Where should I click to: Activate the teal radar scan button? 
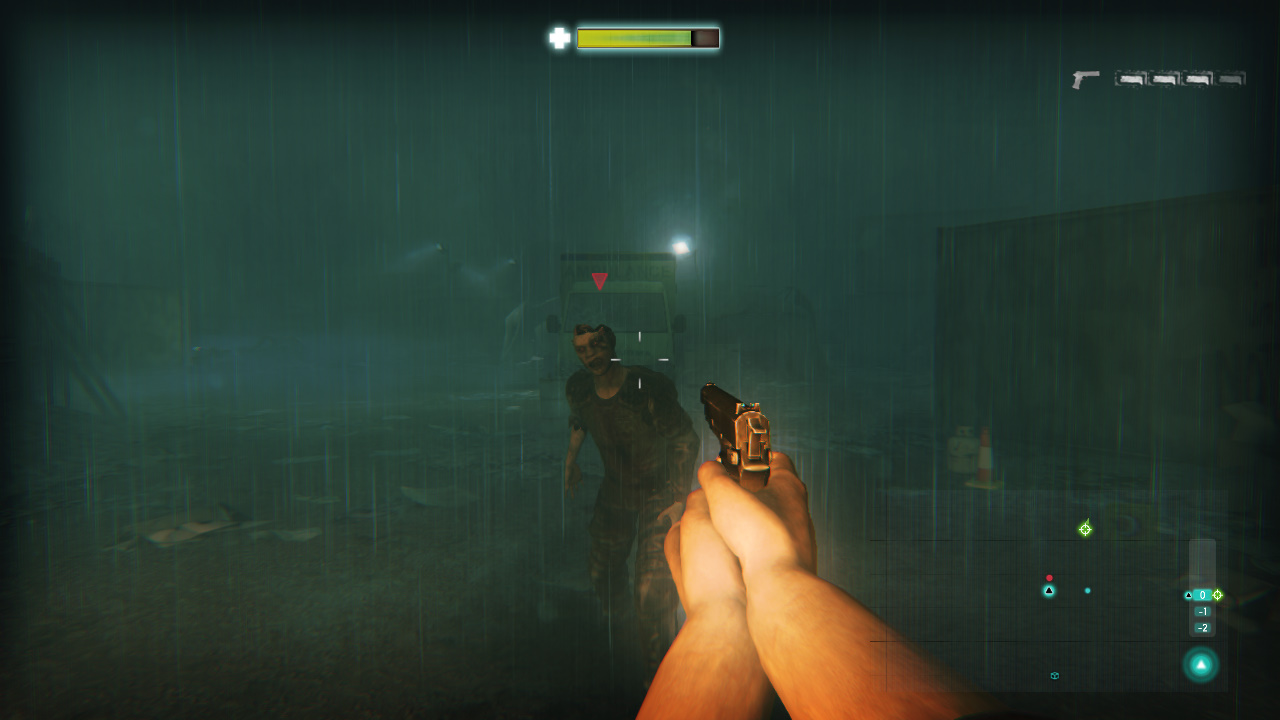pyautogui.click(x=1201, y=664)
